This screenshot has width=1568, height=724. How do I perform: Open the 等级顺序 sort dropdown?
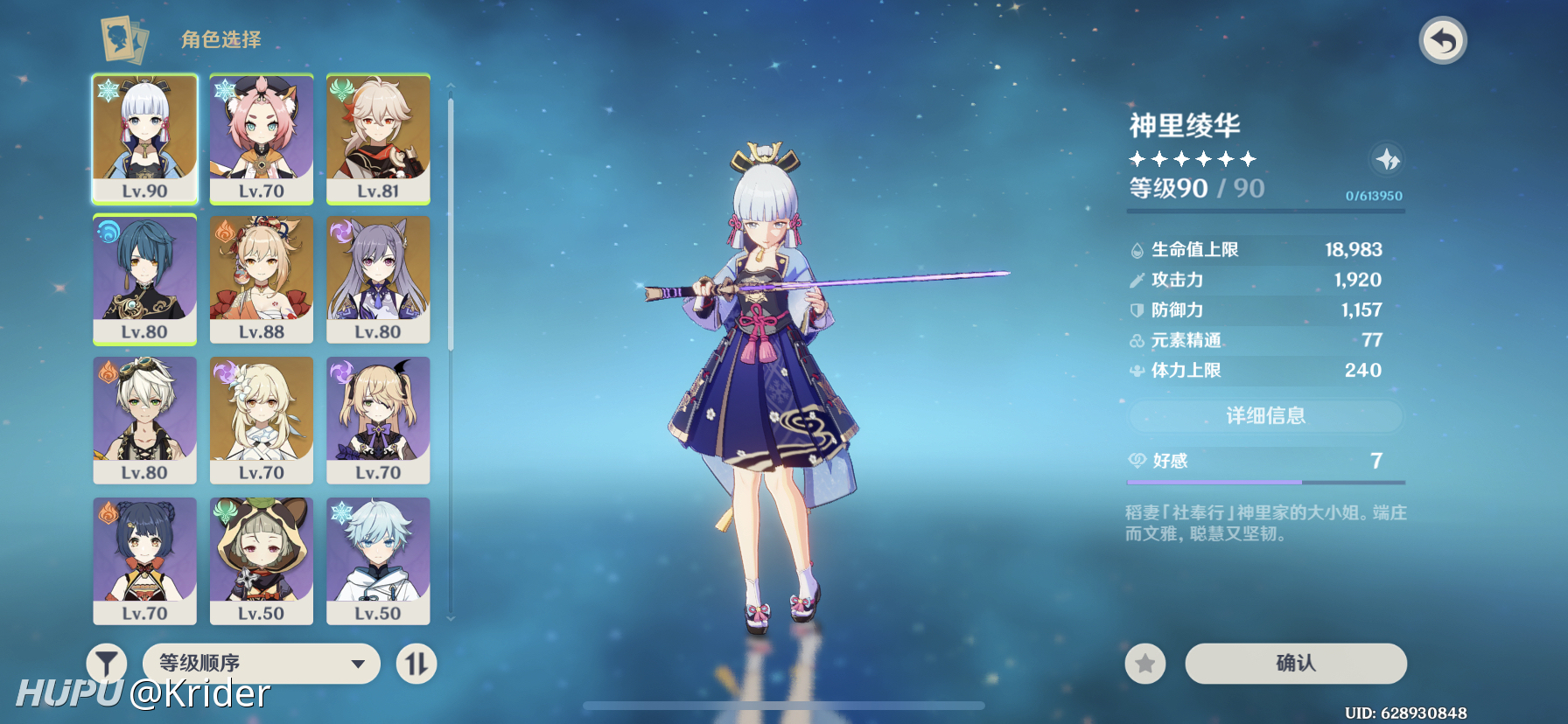(261, 664)
